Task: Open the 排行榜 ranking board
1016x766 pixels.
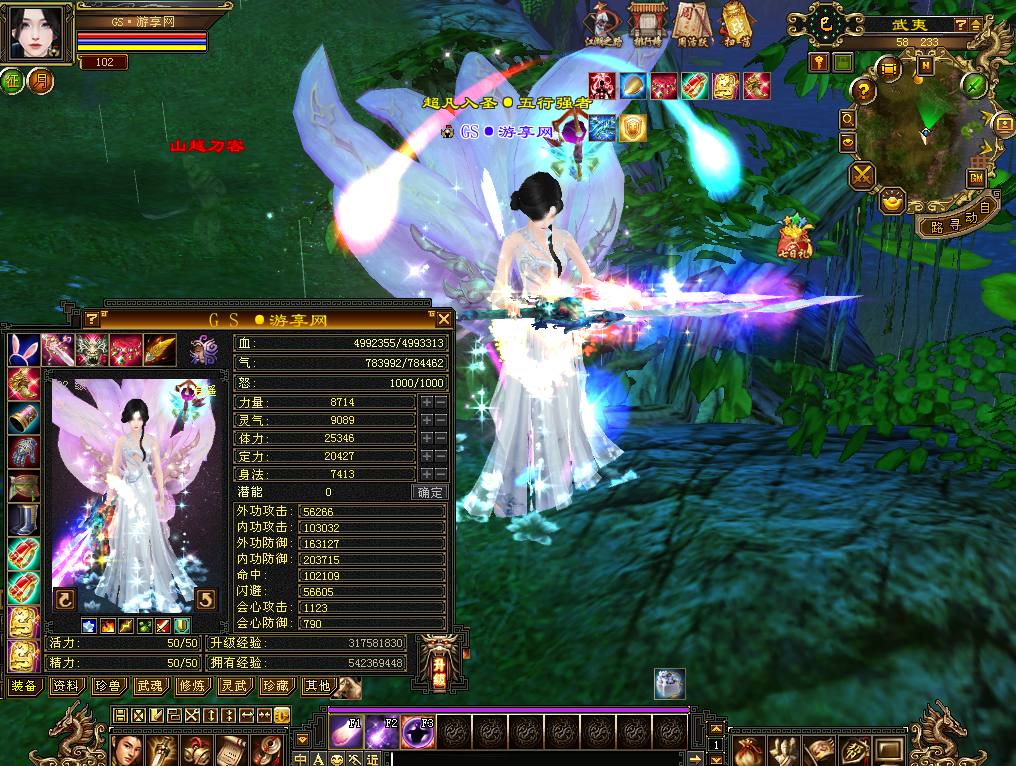Action: point(645,24)
